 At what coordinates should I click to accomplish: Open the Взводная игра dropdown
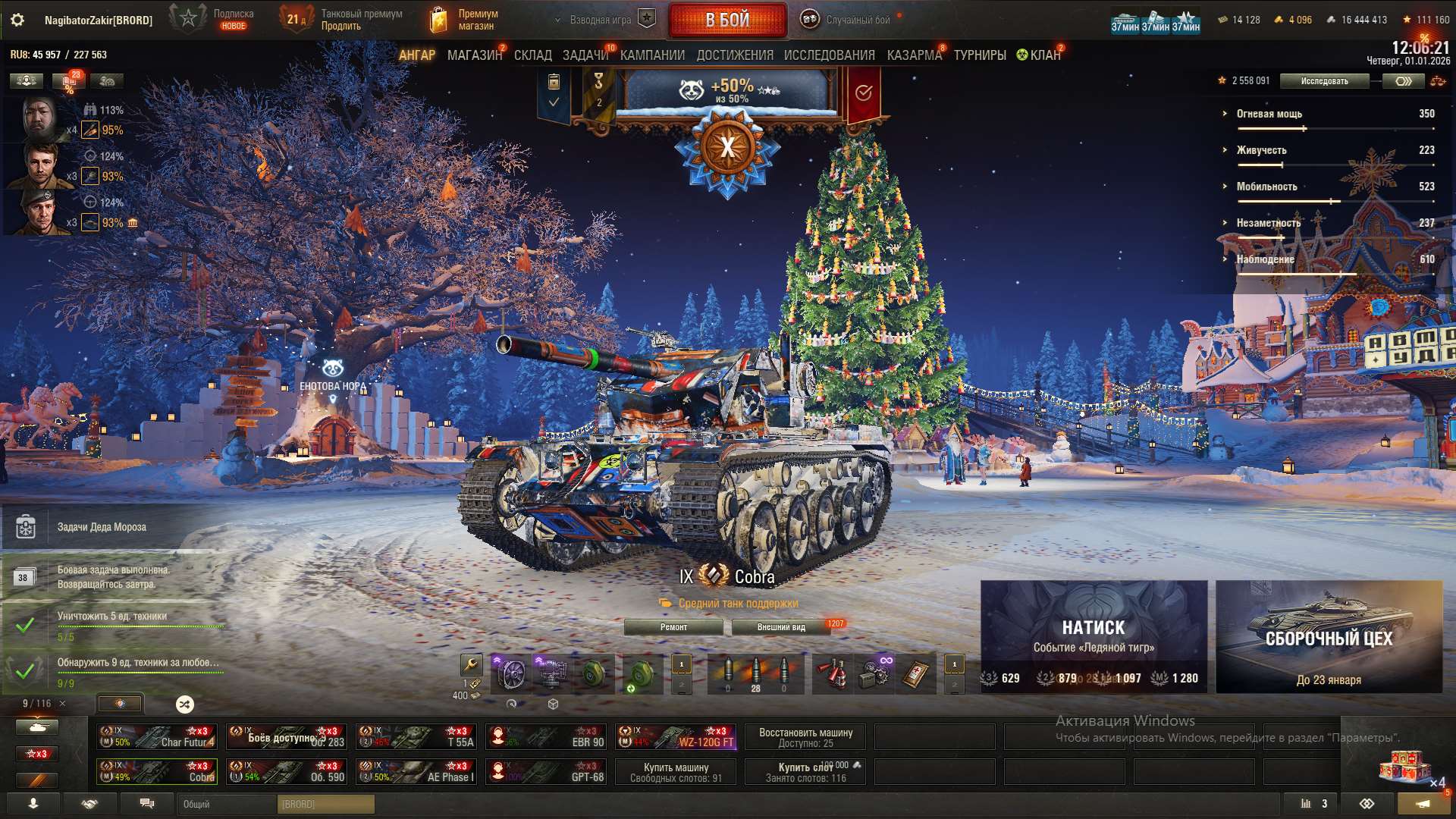click(601, 20)
